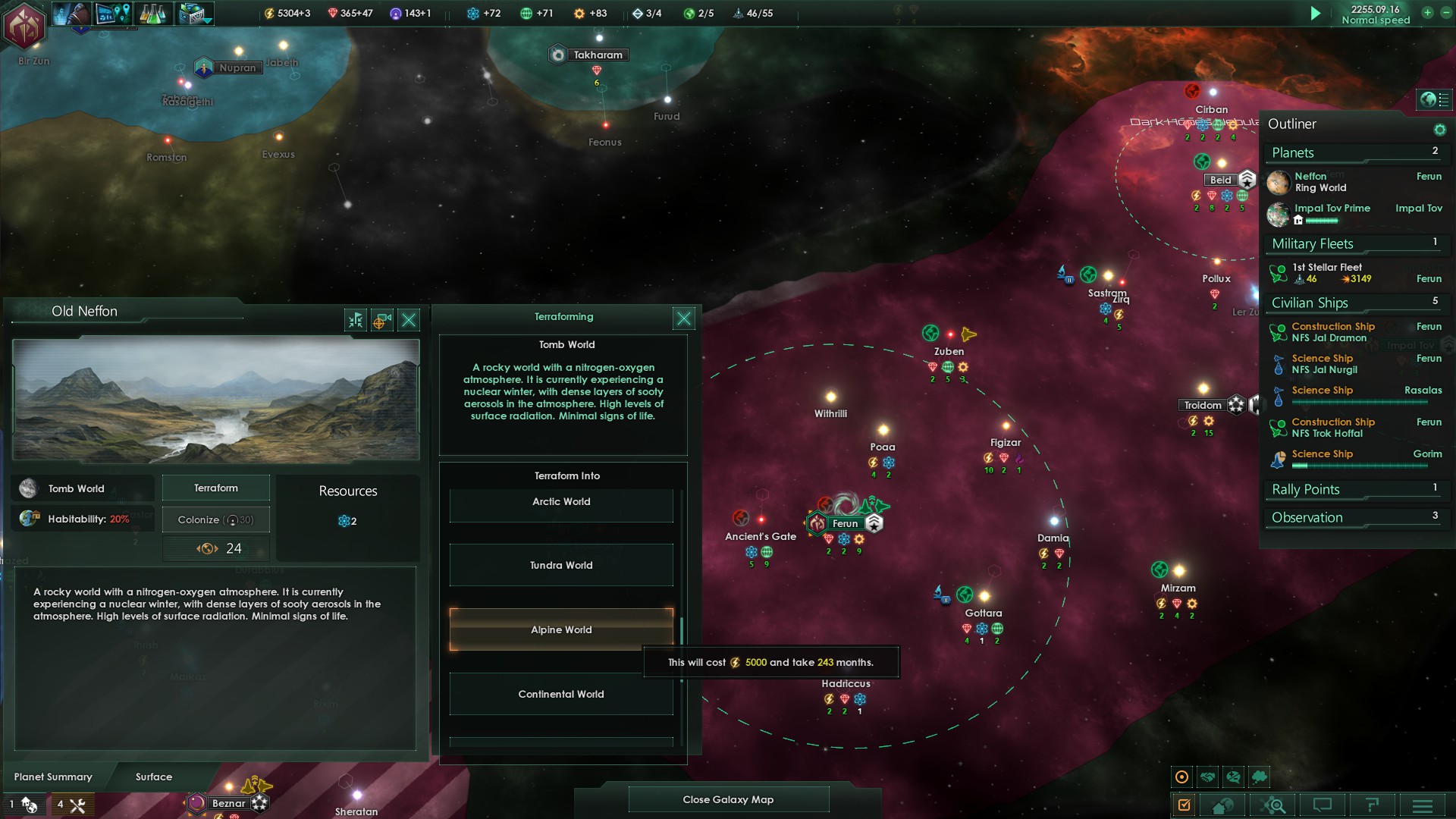This screenshot has width=1456, height=819.
Task: Select Science Ship NFS Jal Nurgil
Action: point(1324,364)
